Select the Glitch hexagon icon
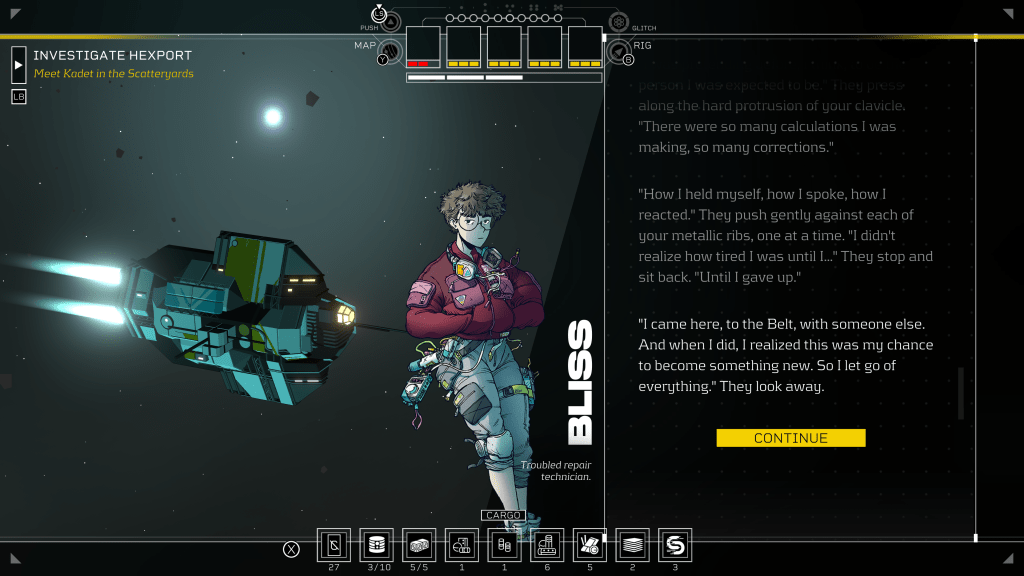Image resolution: width=1024 pixels, height=576 pixels. (619, 22)
